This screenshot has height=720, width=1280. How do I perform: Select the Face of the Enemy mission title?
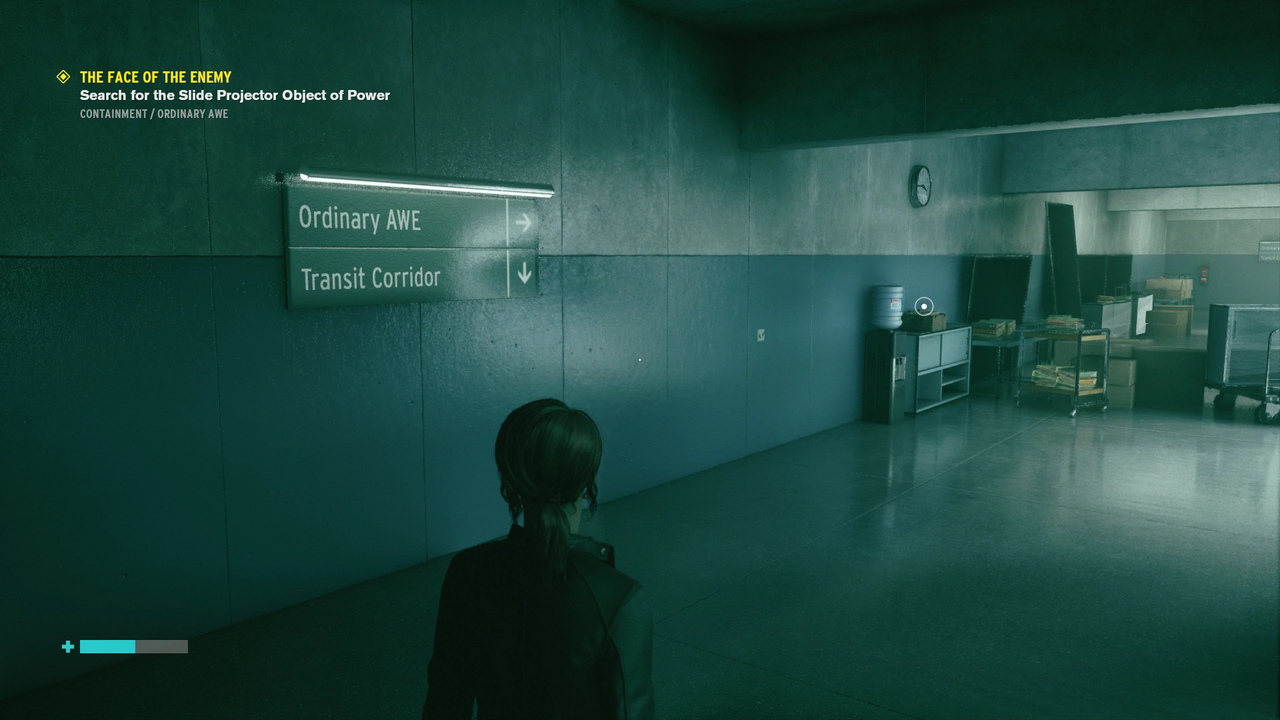(x=155, y=77)
